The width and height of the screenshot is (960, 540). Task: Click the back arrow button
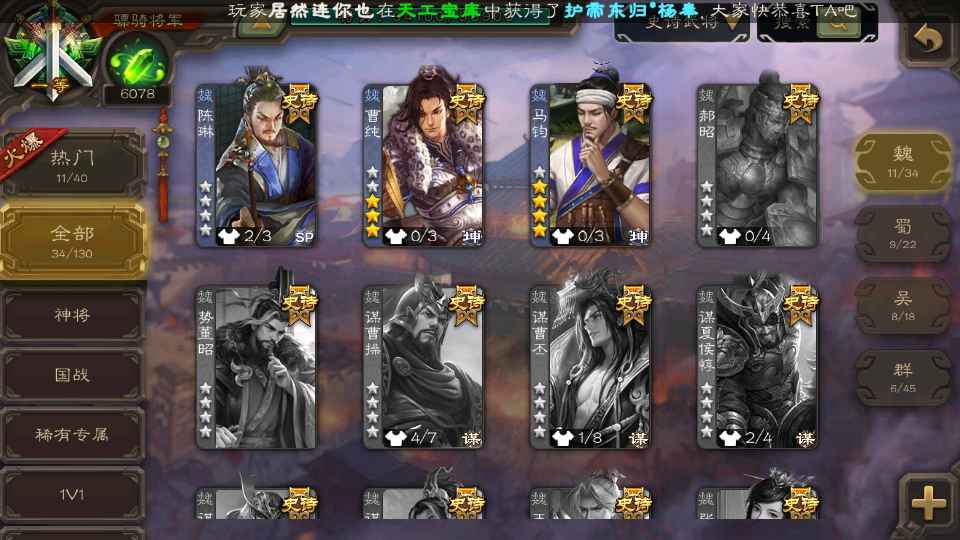point(929,41)
